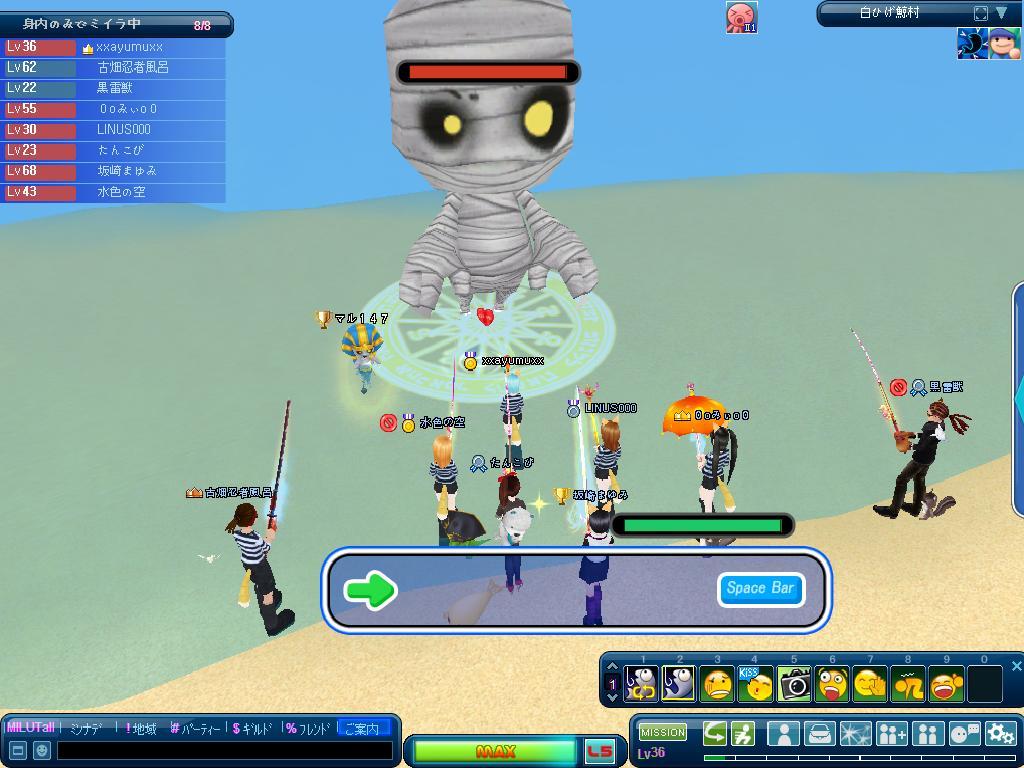Select the ご案内 chat tab

[x=362, y=729]
